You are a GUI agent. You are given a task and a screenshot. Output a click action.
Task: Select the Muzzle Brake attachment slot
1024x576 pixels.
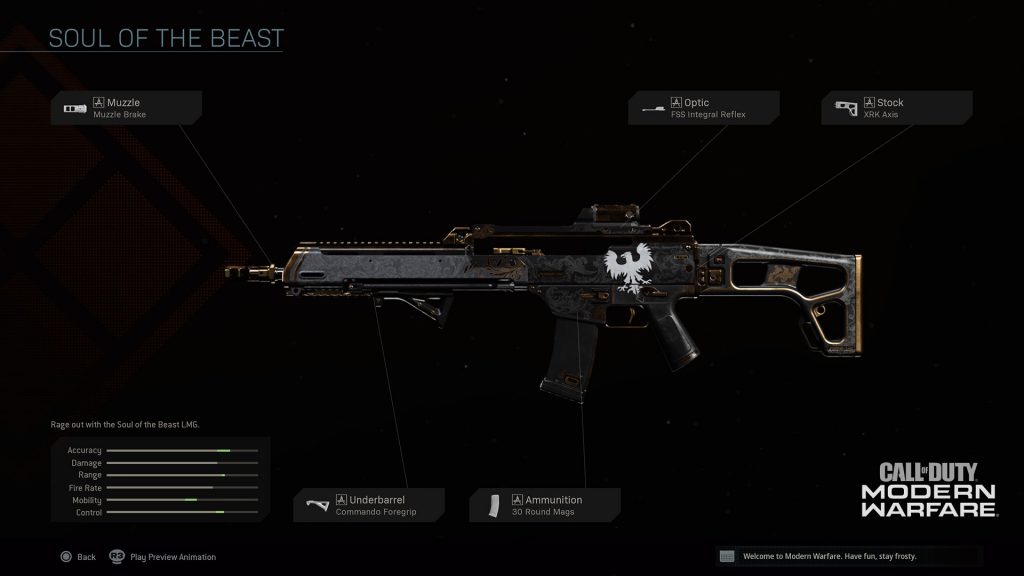coord(128,108)
